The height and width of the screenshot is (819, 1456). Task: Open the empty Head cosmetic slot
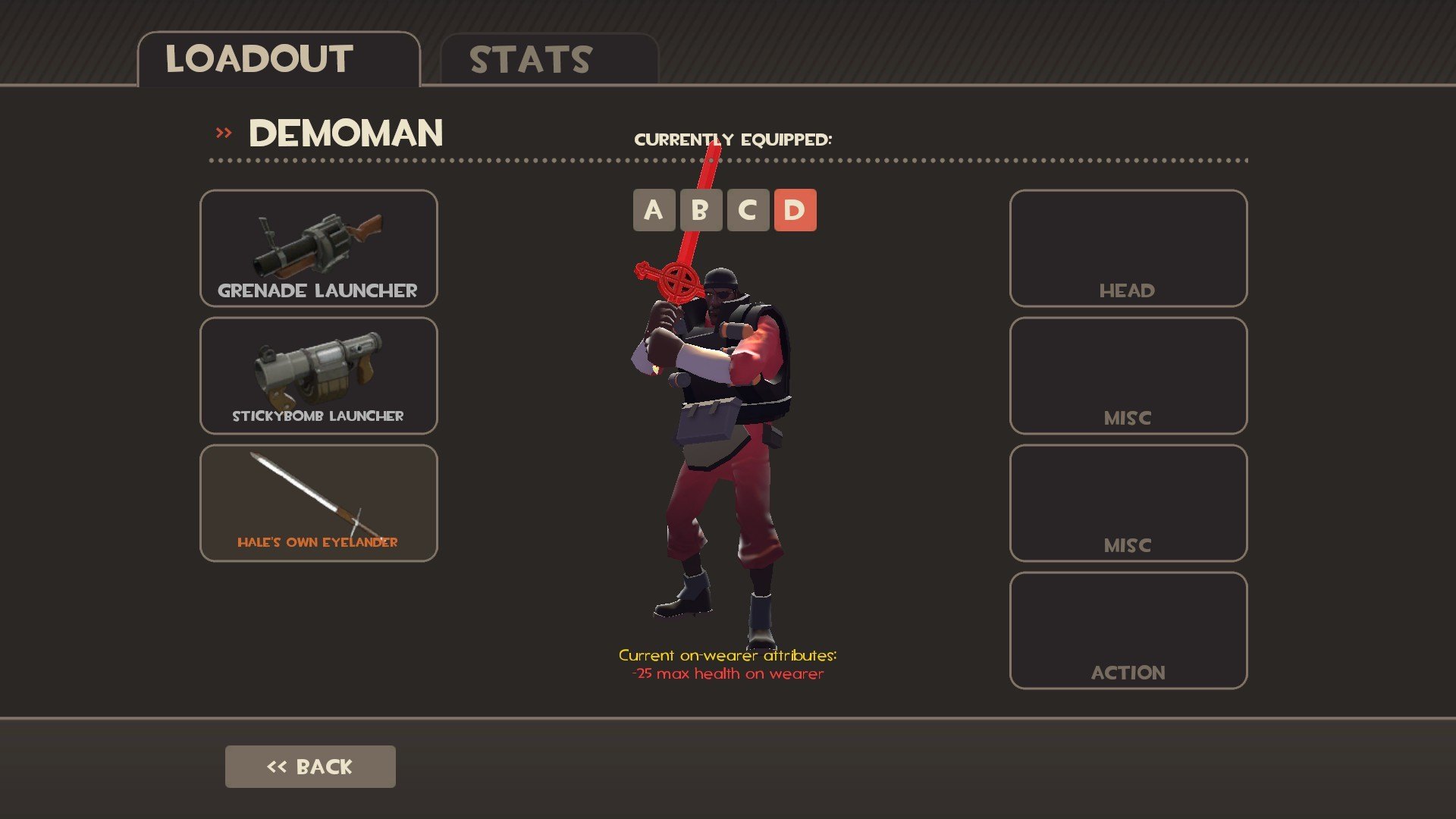(x=1128, y=248)
